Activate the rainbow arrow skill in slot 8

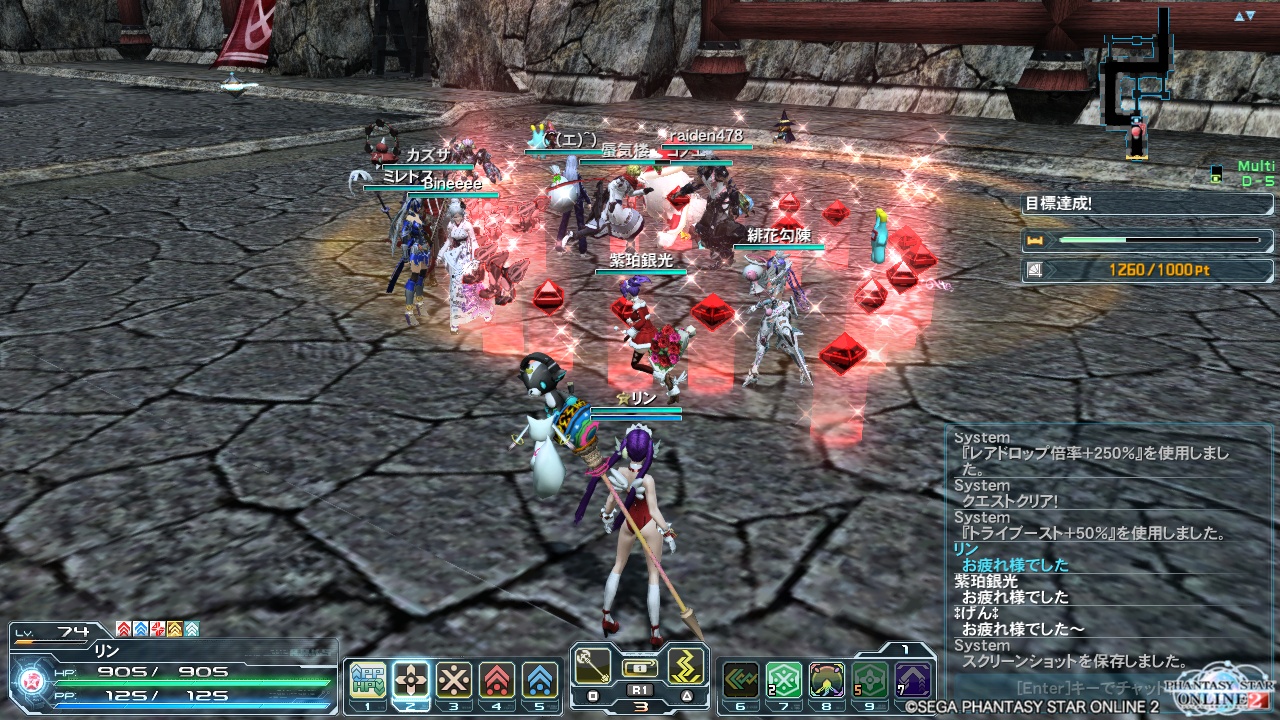(x=827, y=680)
